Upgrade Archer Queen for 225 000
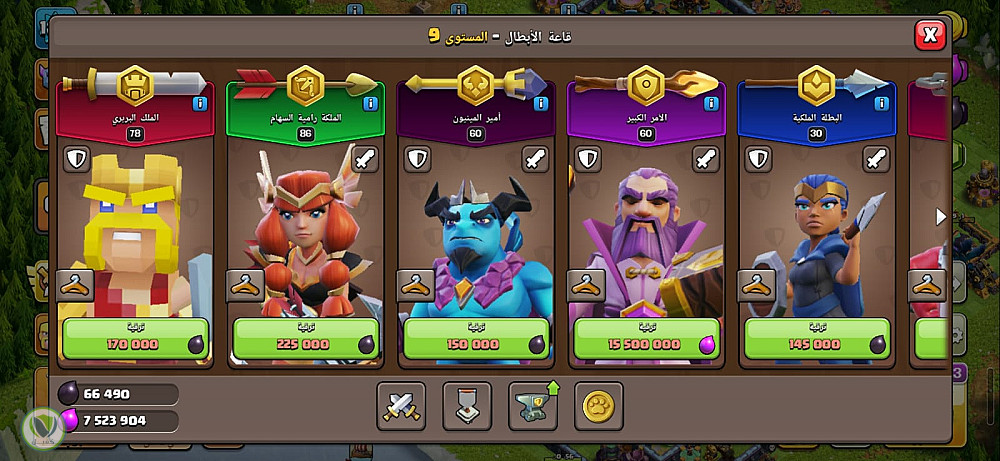The width and height of the screenshot is (1000, 461). [306, 338]
